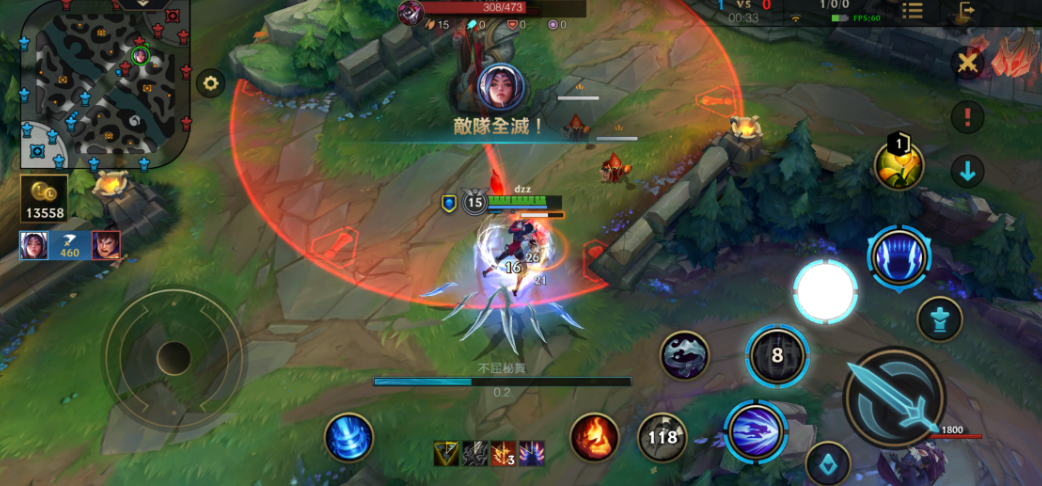
Task: Open the scoreboard list icon
Action: click(x=912, y=11)
